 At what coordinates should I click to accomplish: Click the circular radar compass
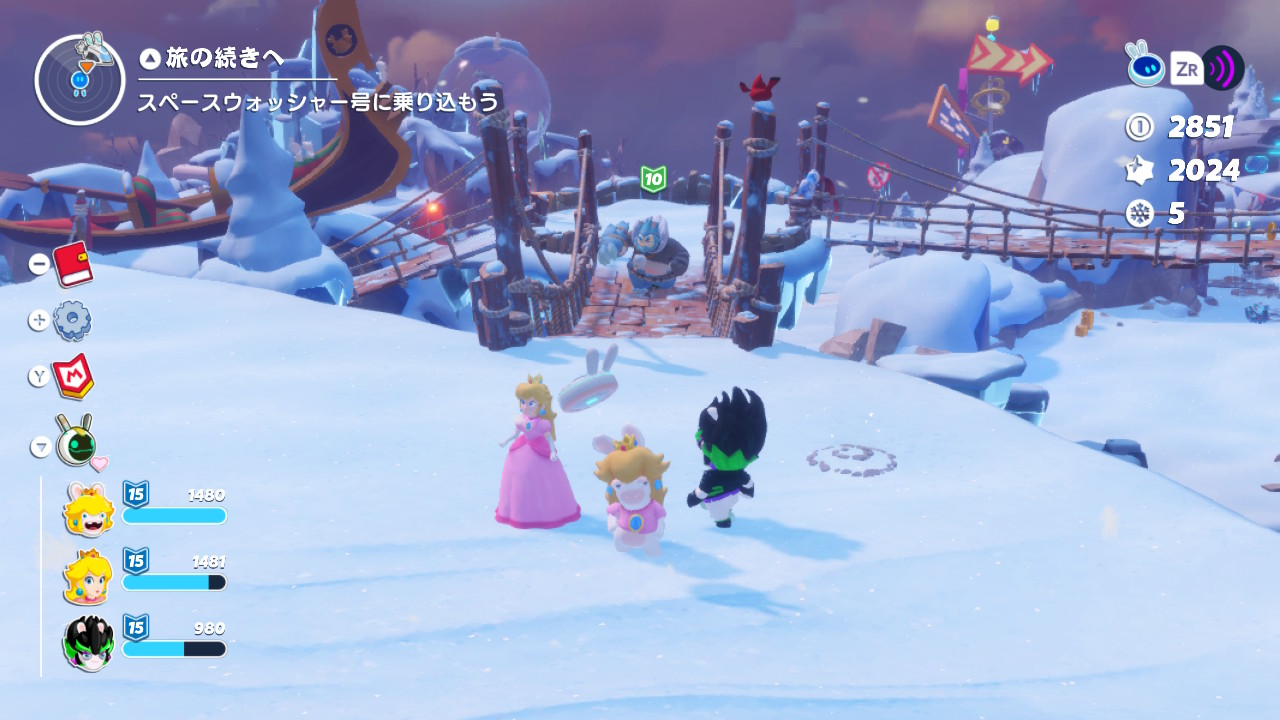pyautogui.click(x=79, y=80)
